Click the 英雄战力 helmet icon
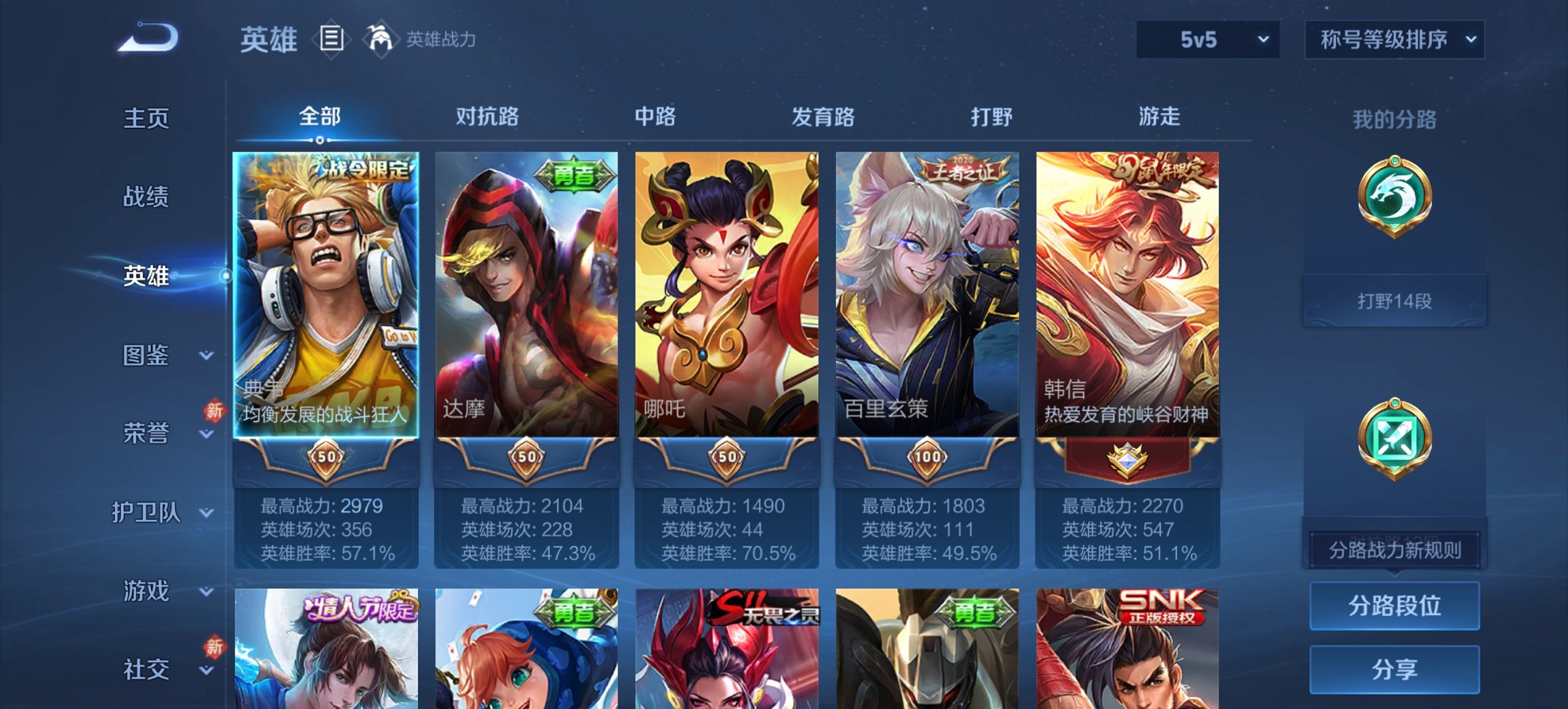This screenshot has width=1568, height=709. pos(381,40)
